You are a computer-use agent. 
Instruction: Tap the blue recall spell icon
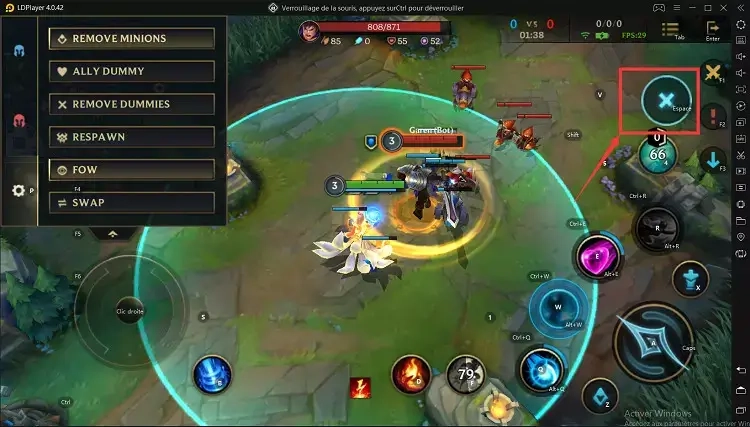(211, 373)
